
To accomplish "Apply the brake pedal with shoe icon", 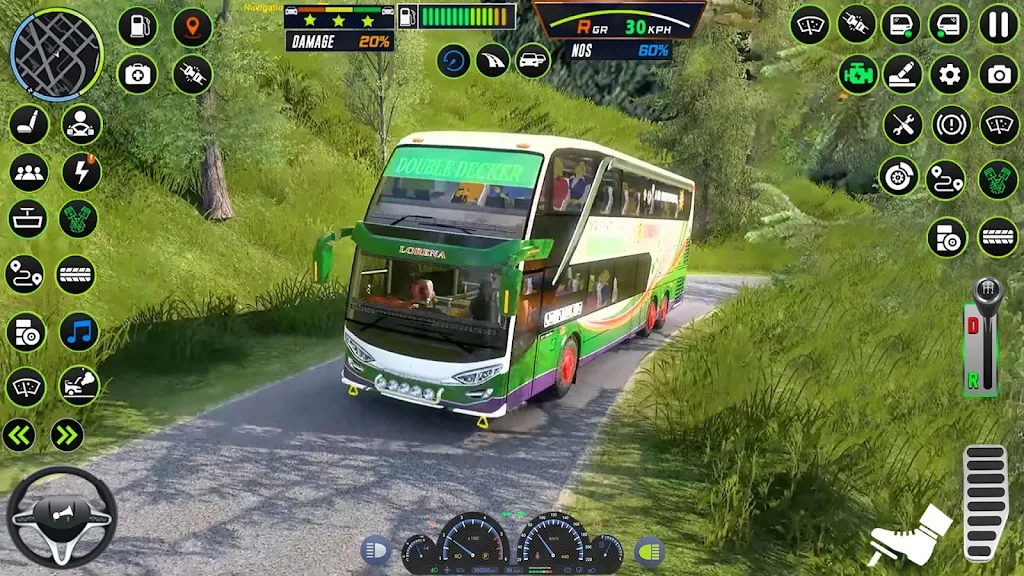I will click(909, 533).
